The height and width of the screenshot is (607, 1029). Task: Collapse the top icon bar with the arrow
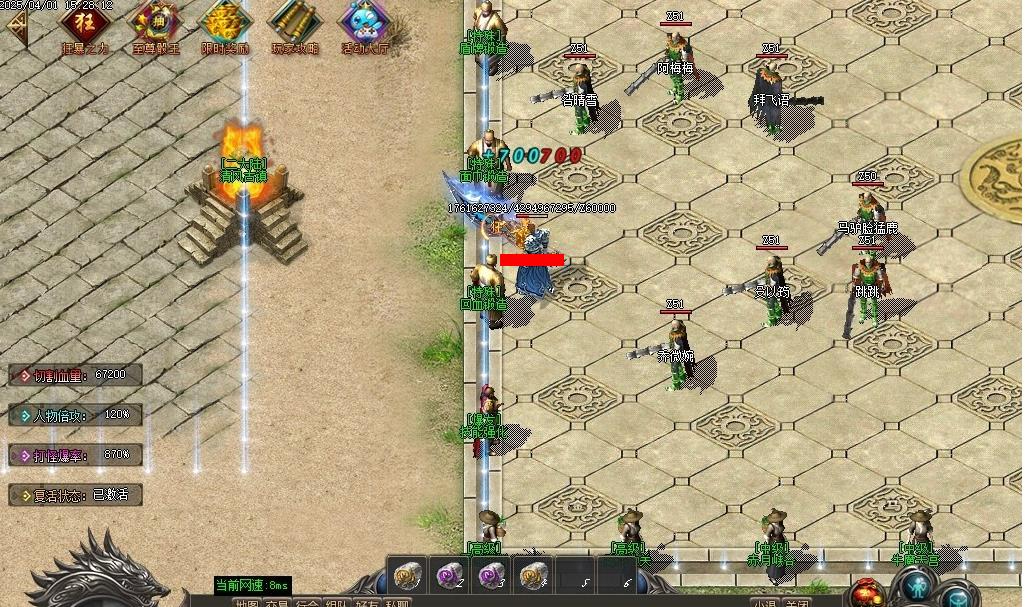[16, 27]
